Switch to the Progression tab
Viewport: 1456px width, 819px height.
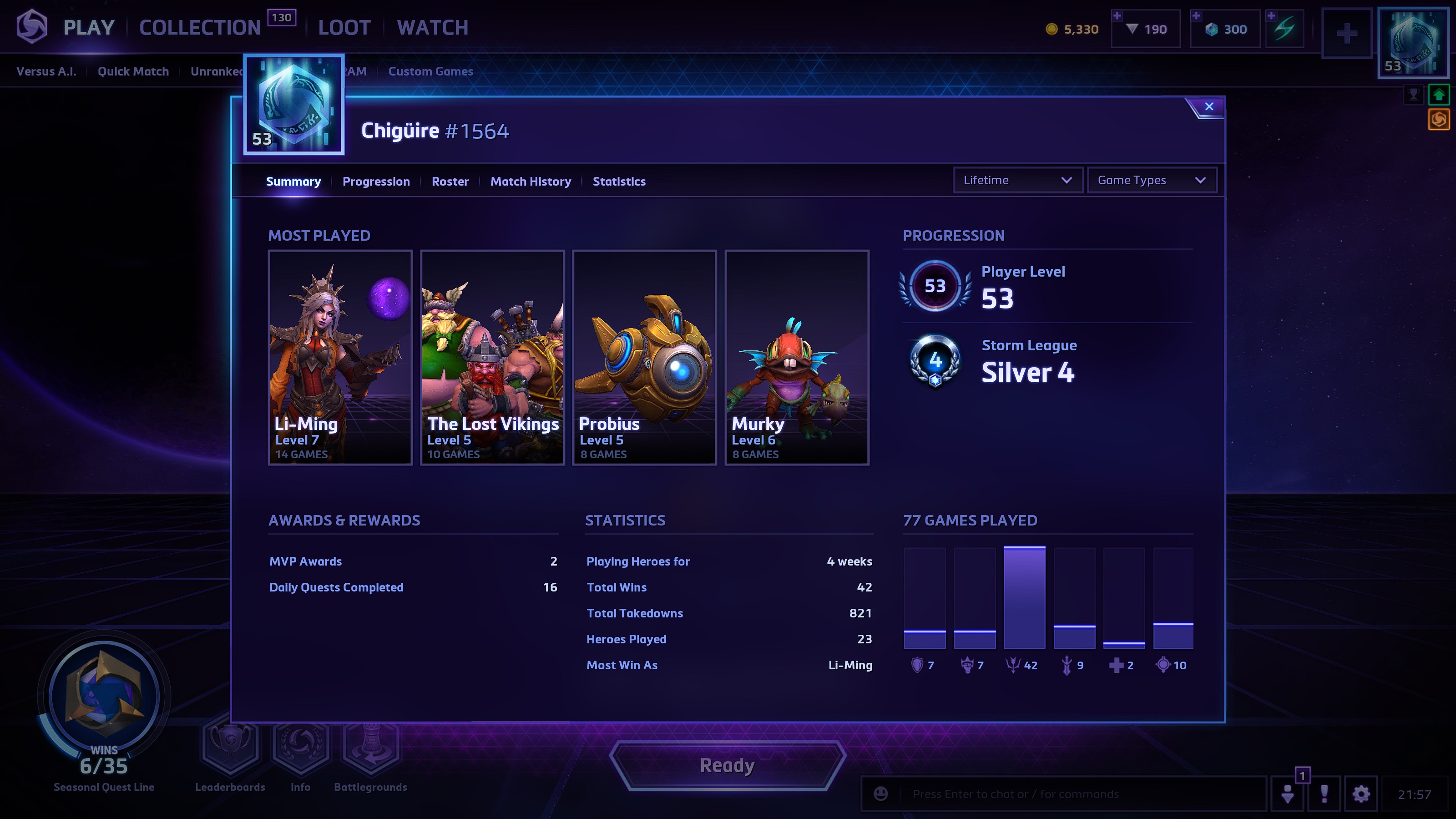point(376,182)
